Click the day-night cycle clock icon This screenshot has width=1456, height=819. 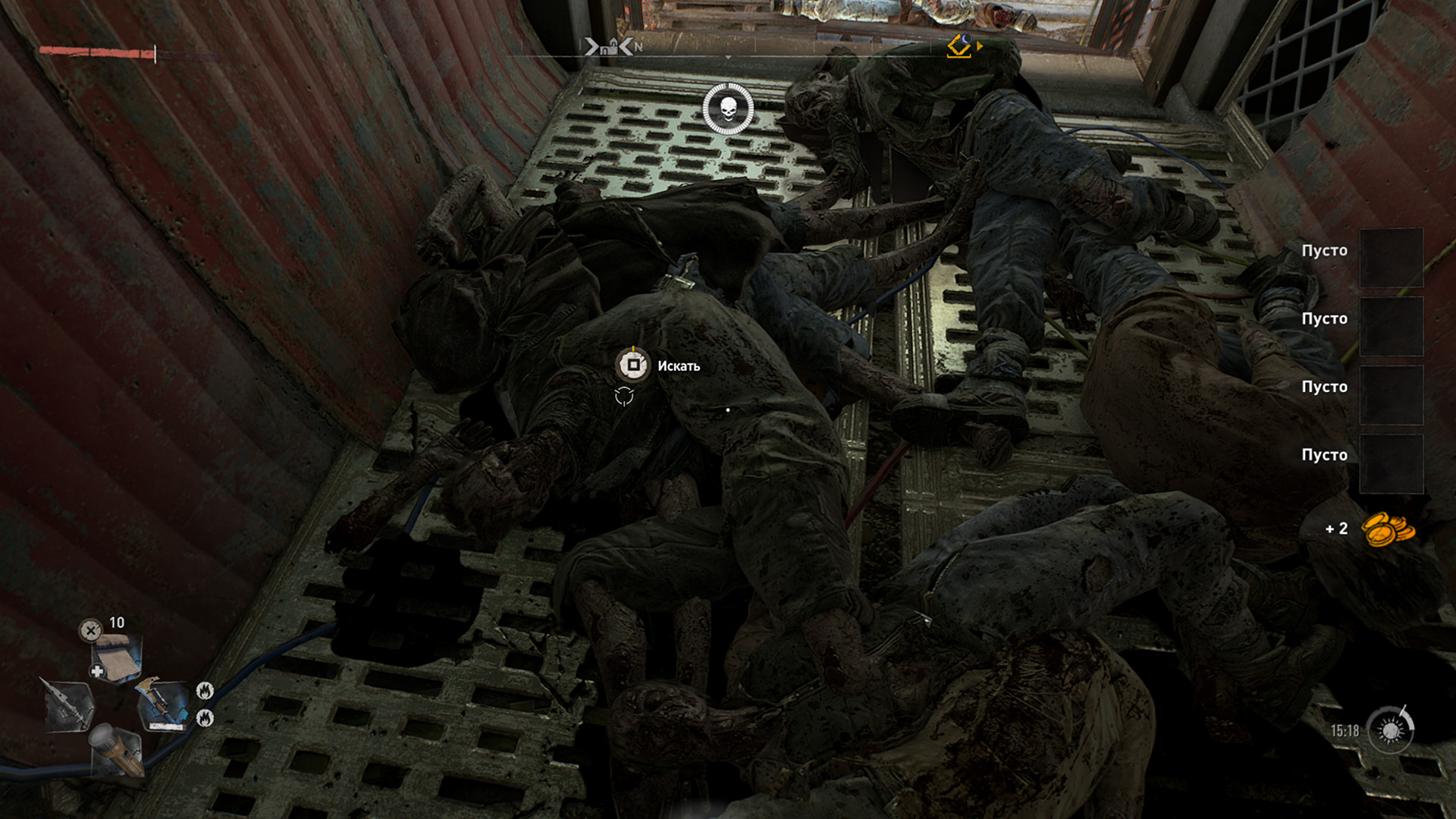coord(1391,730)
